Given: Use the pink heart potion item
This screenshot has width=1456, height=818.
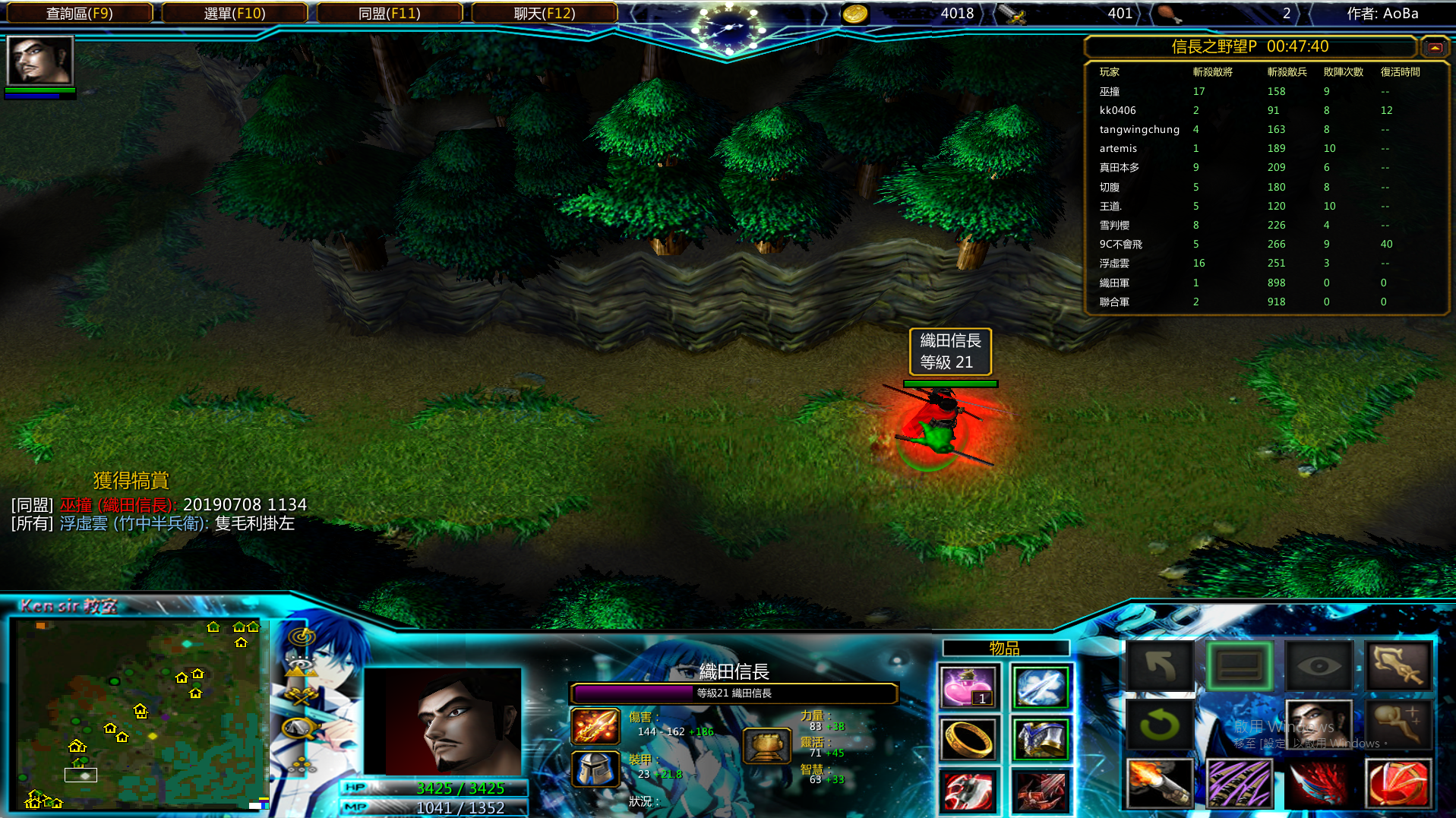Looking at the screenshot, I should (968, 687).
